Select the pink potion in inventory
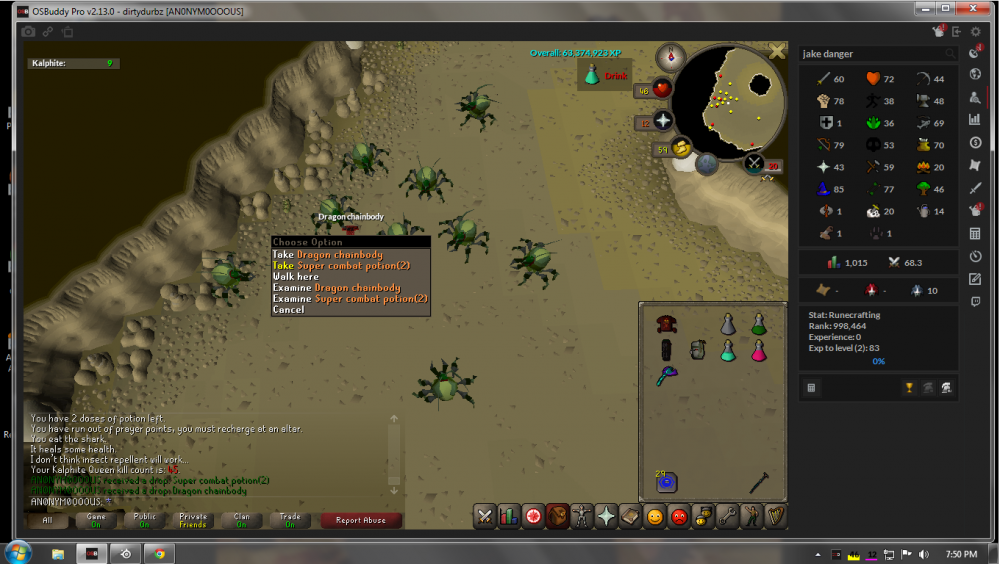This screenshot has height=564, width=1000. pos(759,350)
